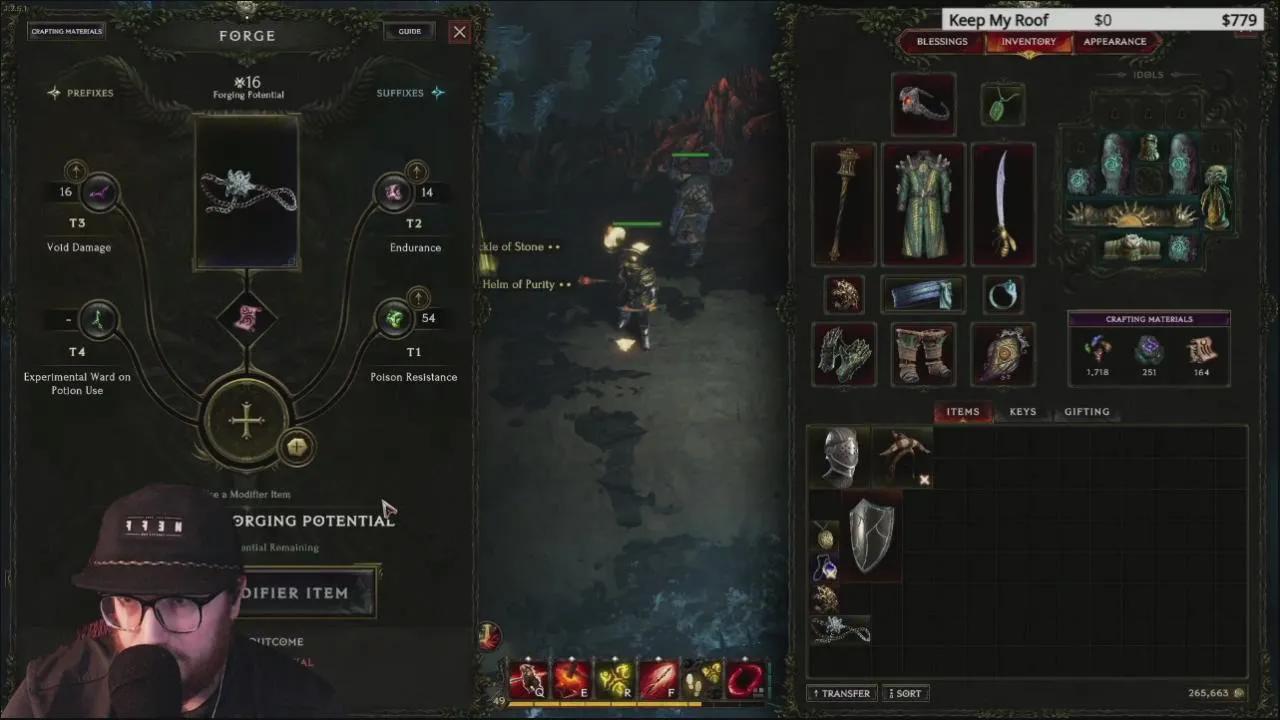Select the T1 Poison Resistance suffix node

[x=394, y=317]
